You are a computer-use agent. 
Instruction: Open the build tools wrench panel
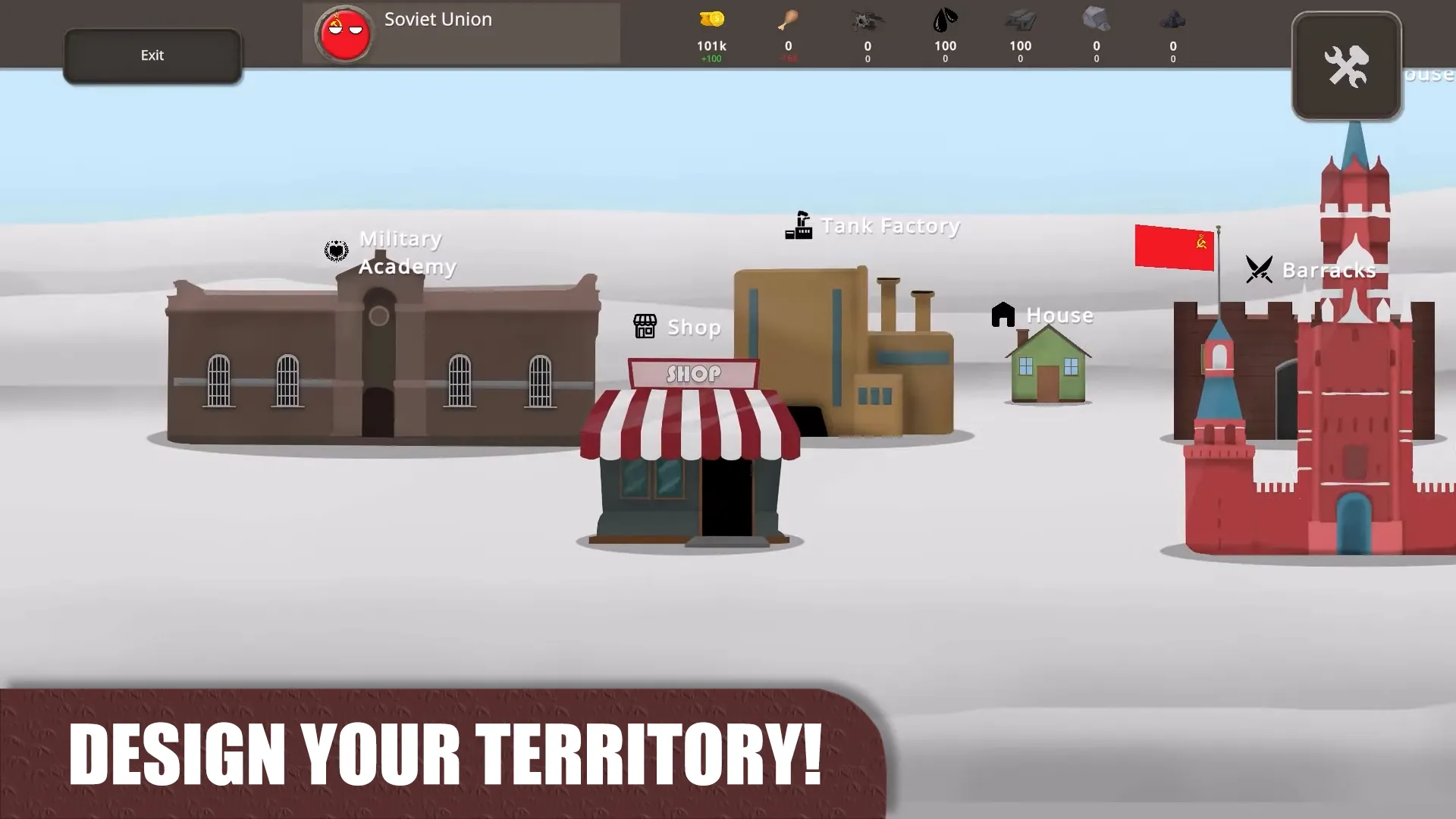[1347, 64]
